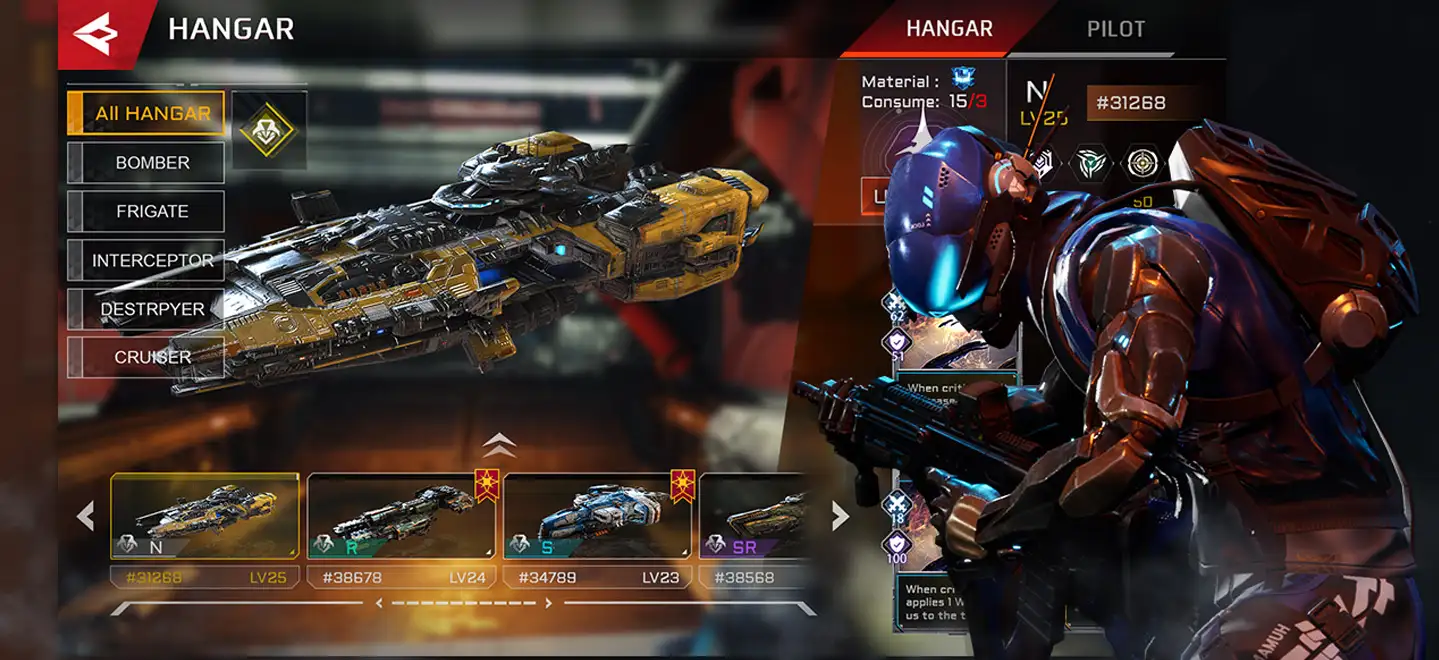Open the HANGAR tab
The width and height of the screenshot is (1439, 660).
(947, 29)
